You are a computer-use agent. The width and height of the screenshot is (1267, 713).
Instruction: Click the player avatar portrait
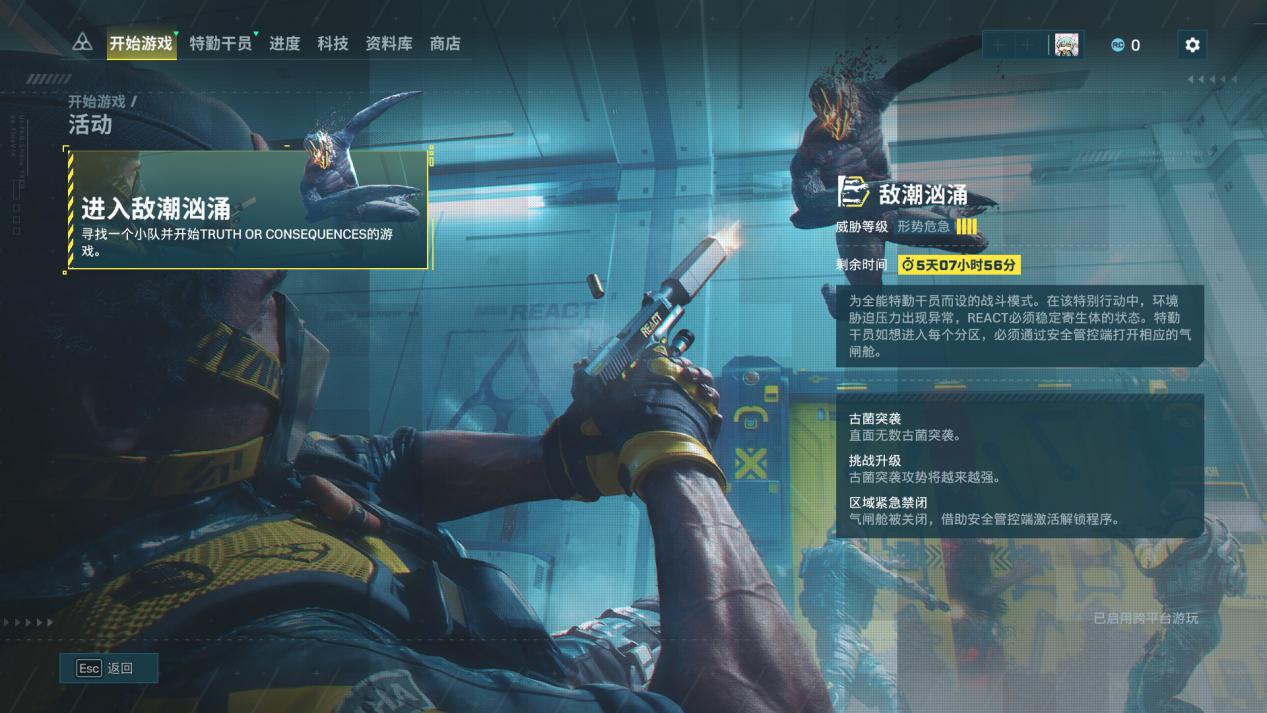pos(1066,45)
